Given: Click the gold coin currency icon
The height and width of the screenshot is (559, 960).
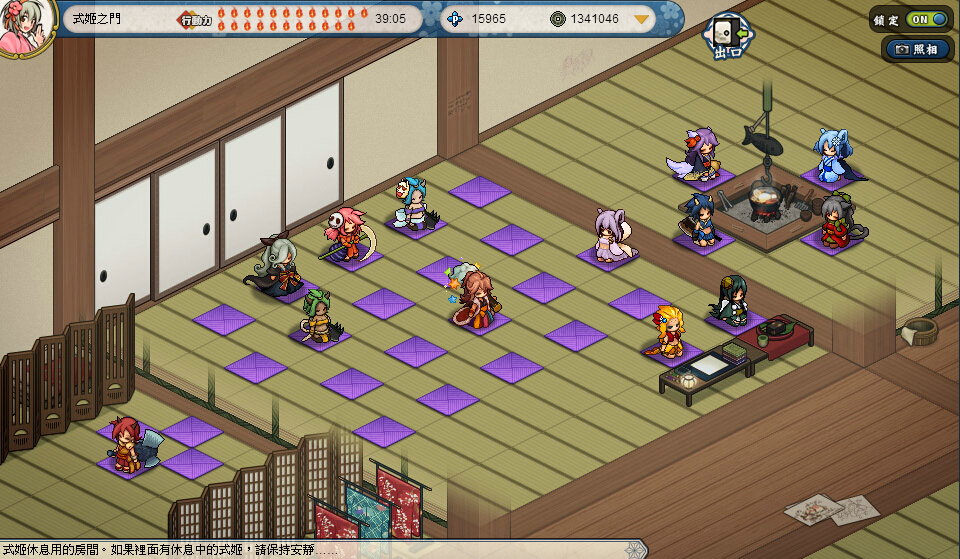Looking at the screenshot, I should (x=558, y=19).
